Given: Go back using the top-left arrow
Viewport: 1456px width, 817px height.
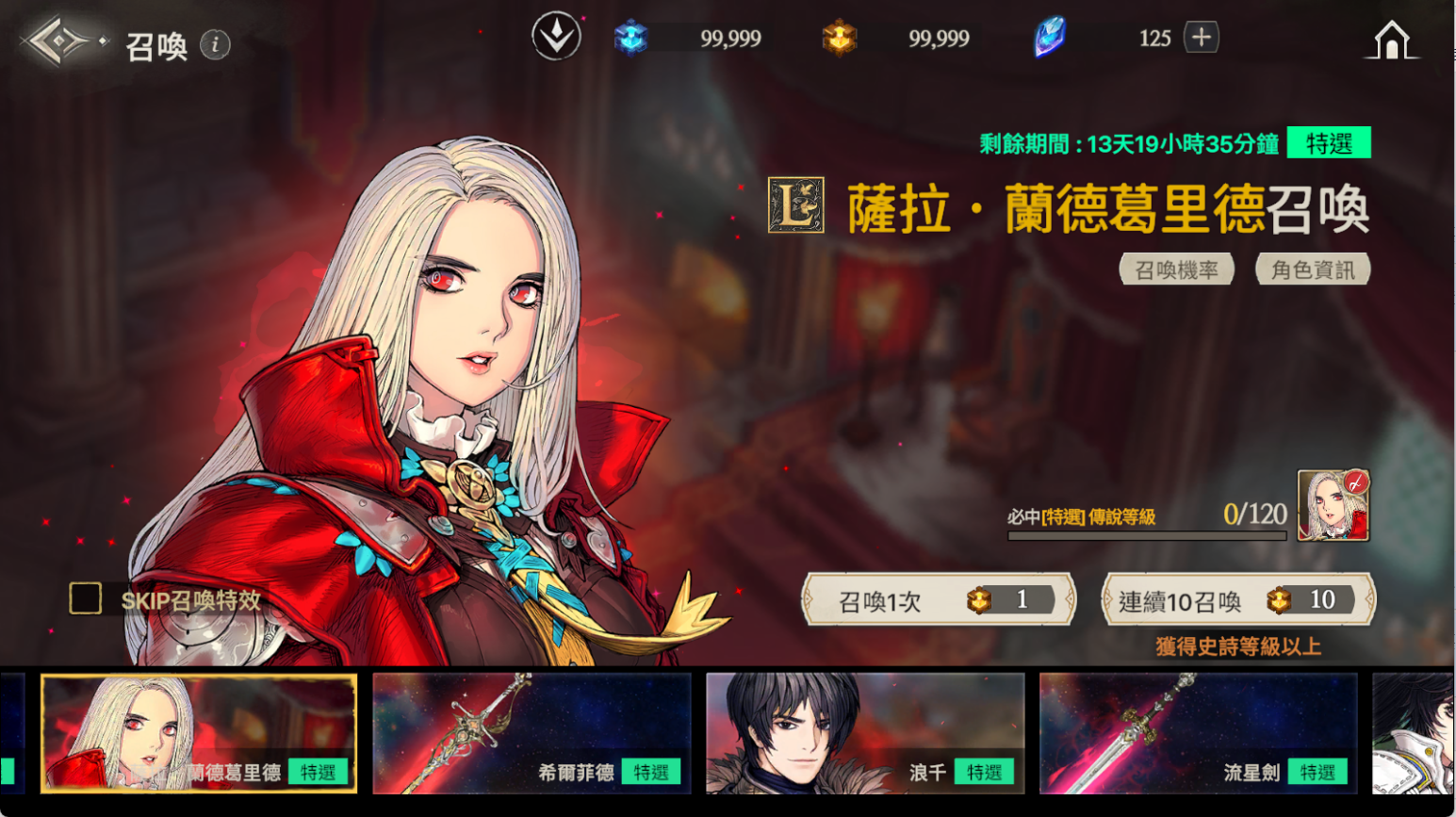Looking at the screenshot, I should pyautogui.click(x=58, y=41).
